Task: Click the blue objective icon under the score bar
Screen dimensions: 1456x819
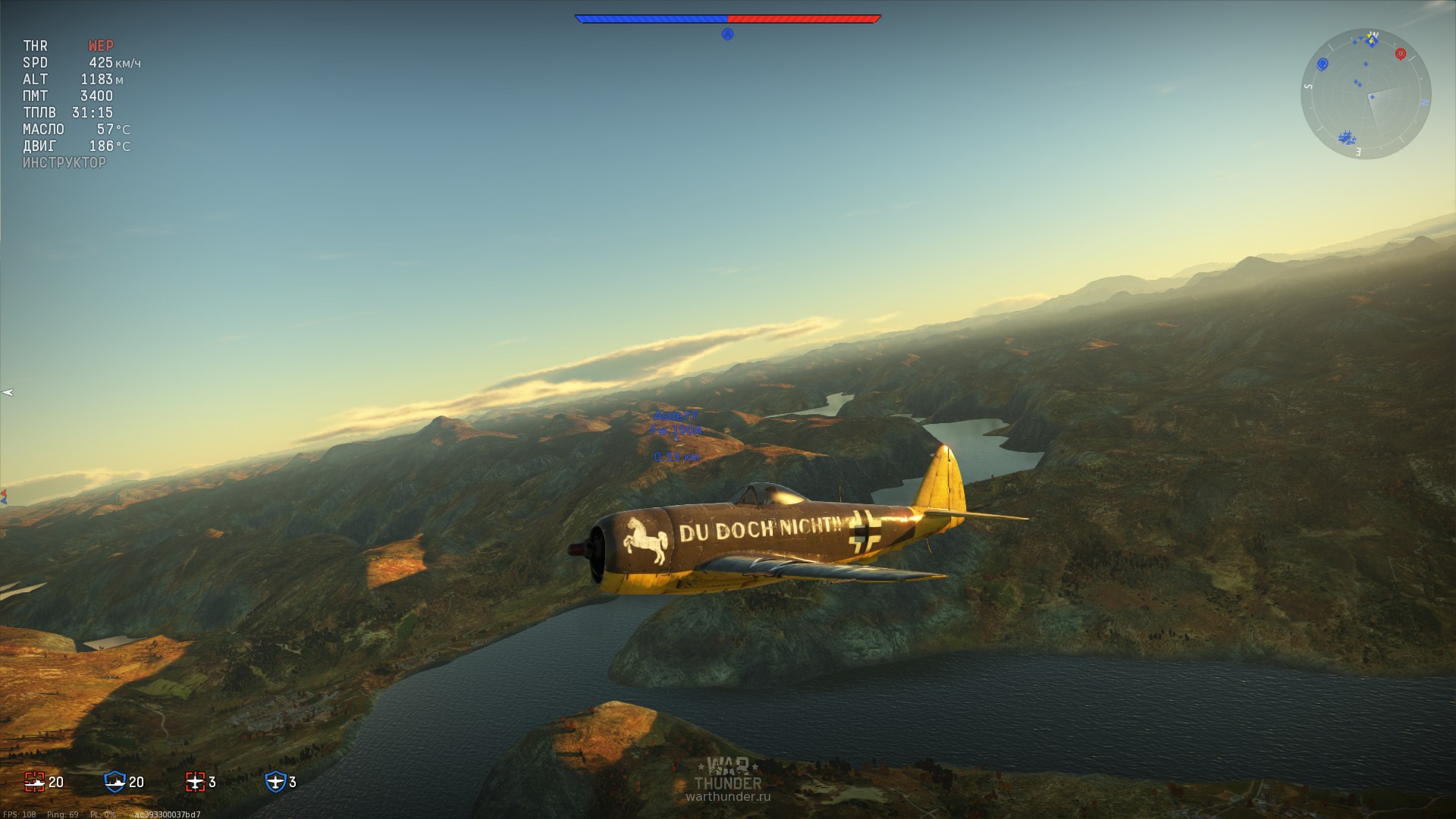Action: tap(727, 34)
